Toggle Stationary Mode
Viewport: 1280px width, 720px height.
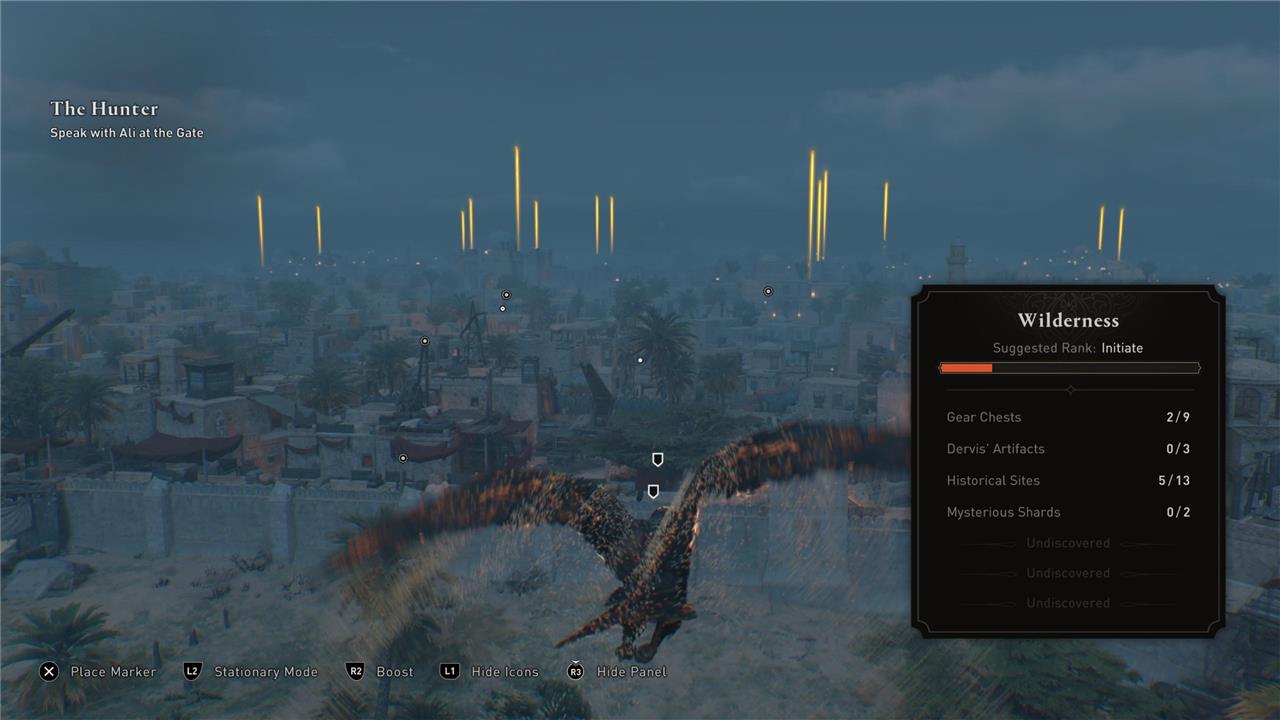(x=251, y=672)
